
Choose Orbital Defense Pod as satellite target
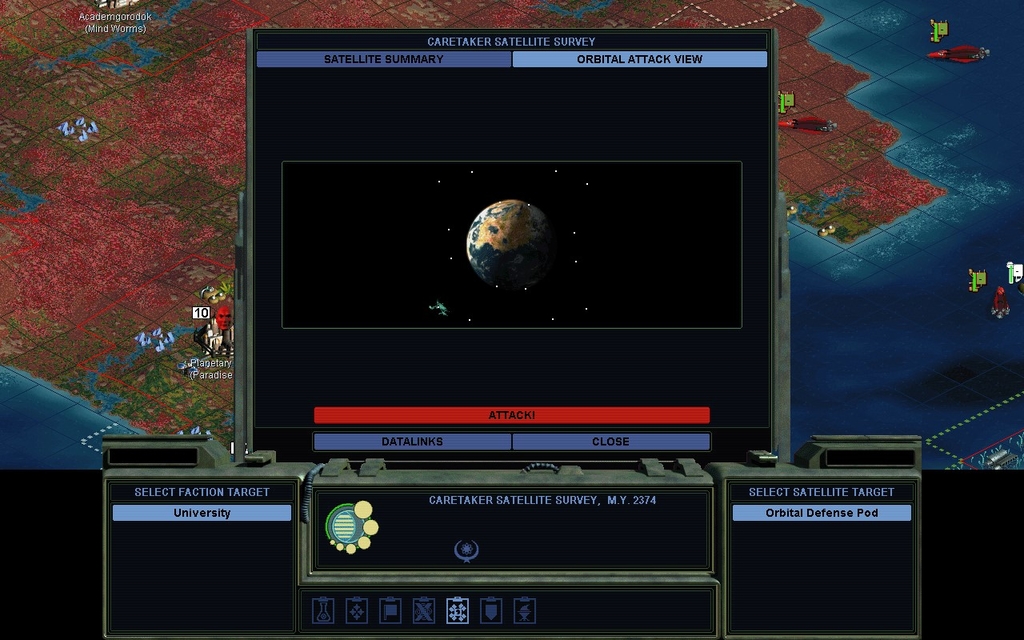(821, 513)
